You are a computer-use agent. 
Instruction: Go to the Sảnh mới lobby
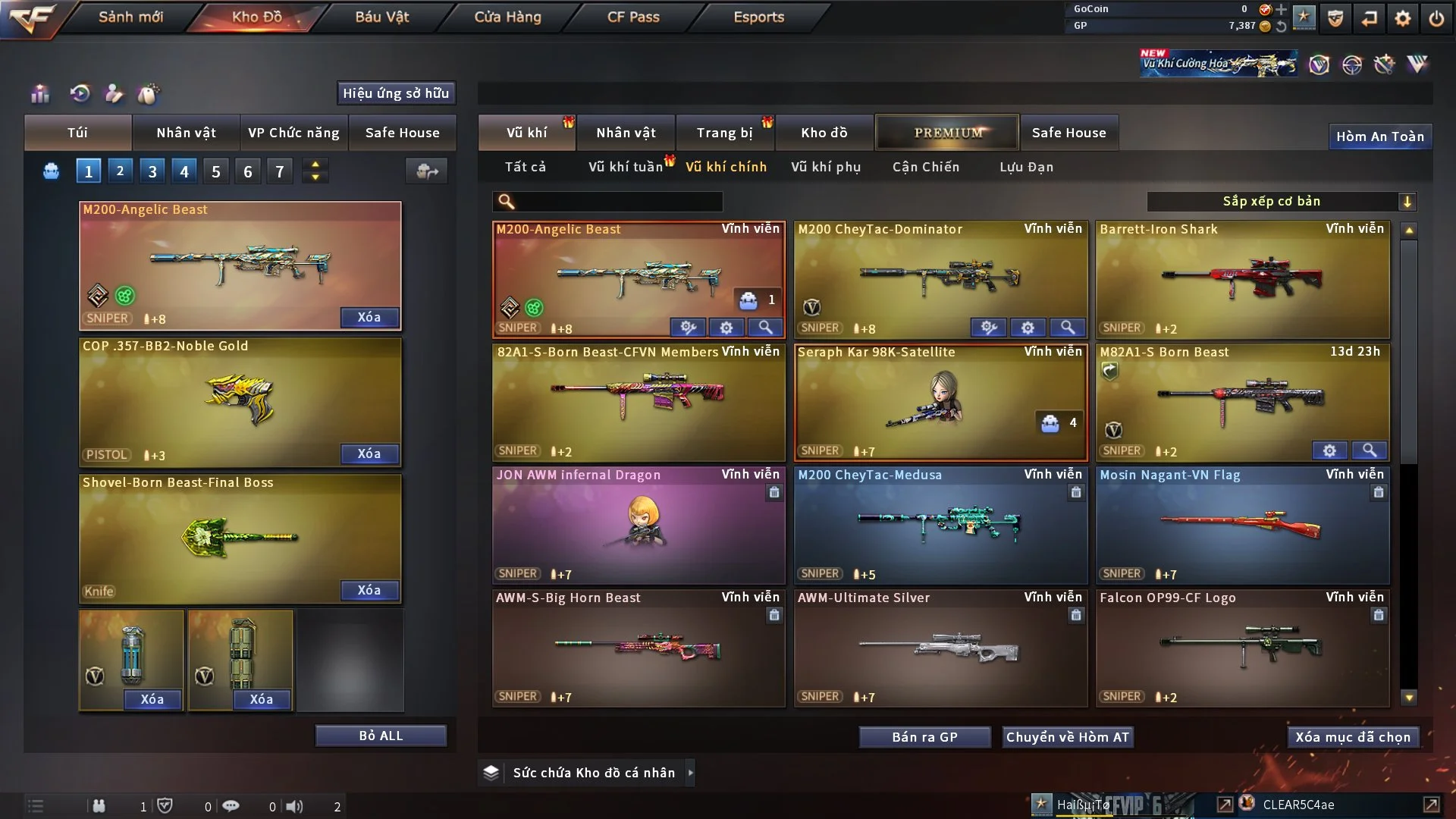pos(130,17)
